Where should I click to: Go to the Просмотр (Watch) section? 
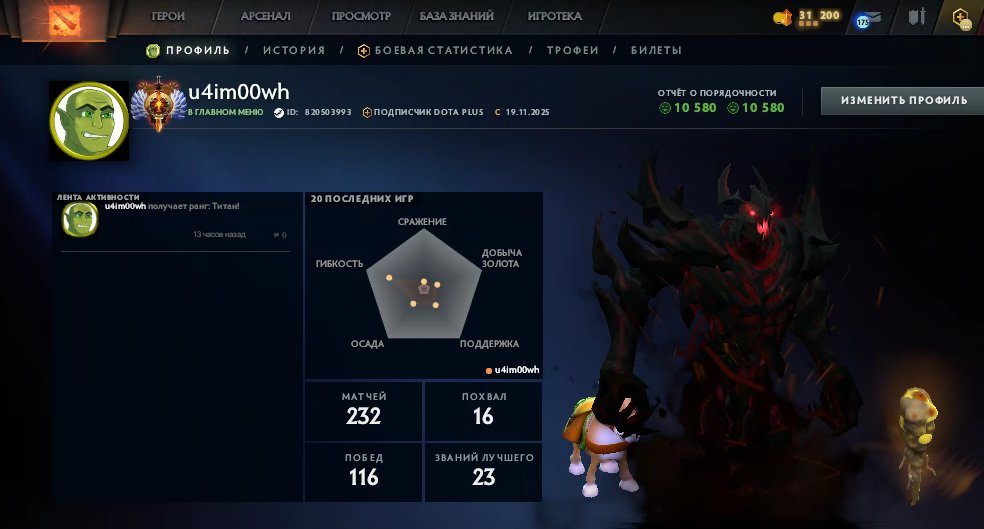click(x=361, y=17)
